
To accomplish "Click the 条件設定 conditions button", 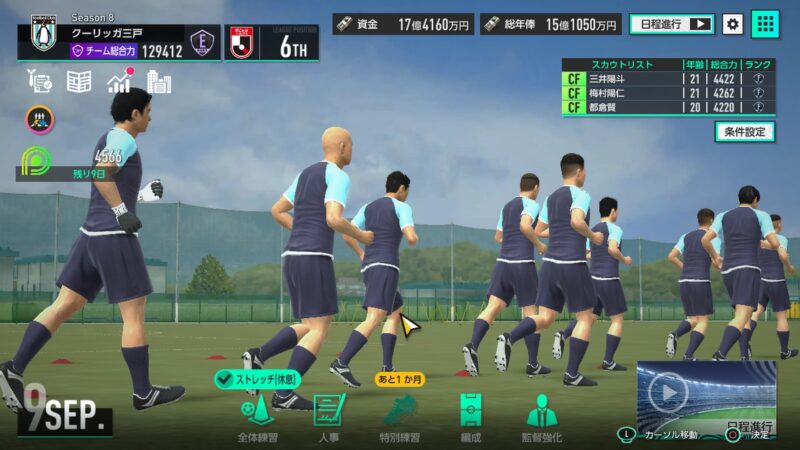I will (744, 131).
